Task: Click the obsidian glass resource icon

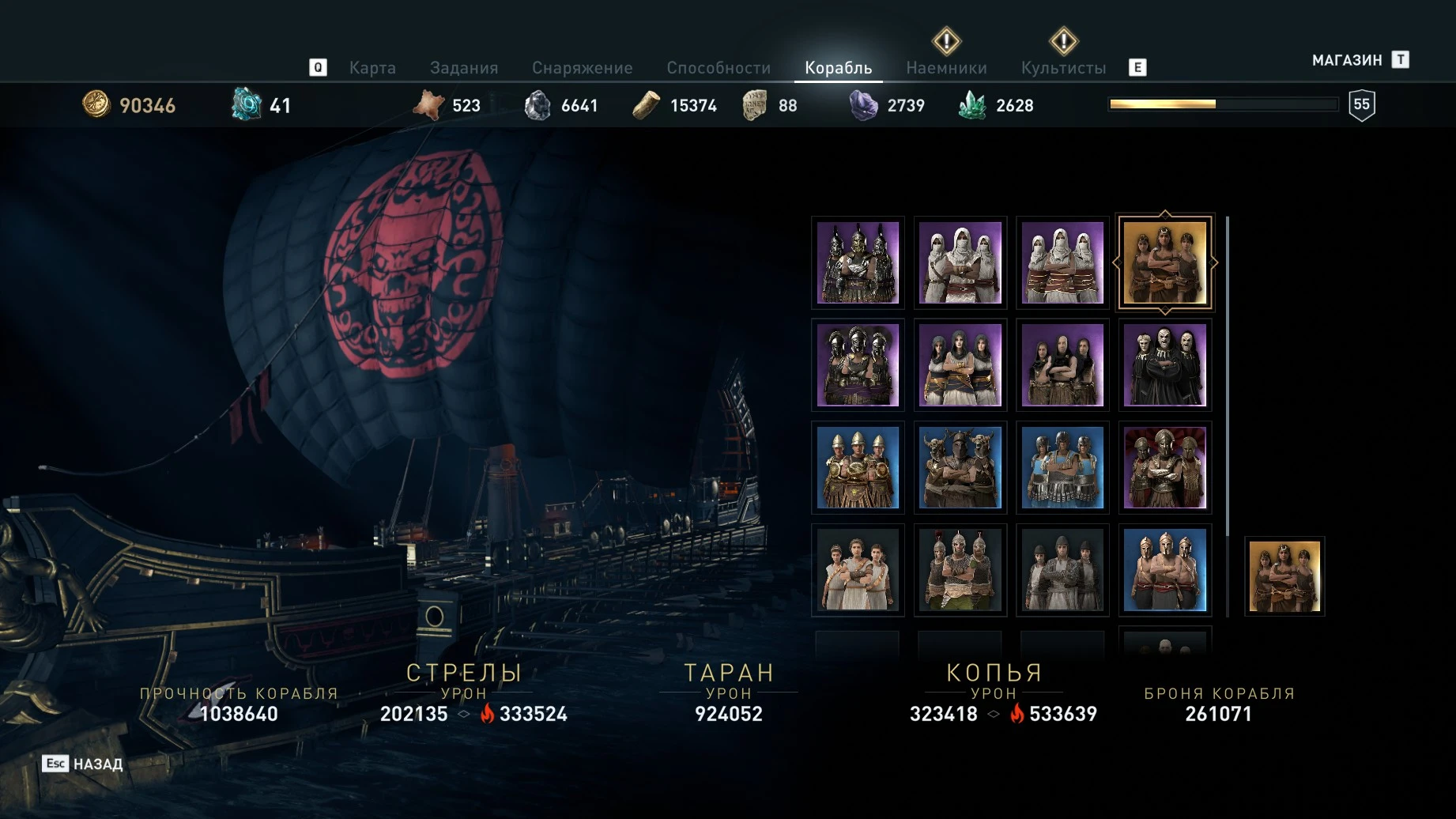Action: [x=862, y=104]
